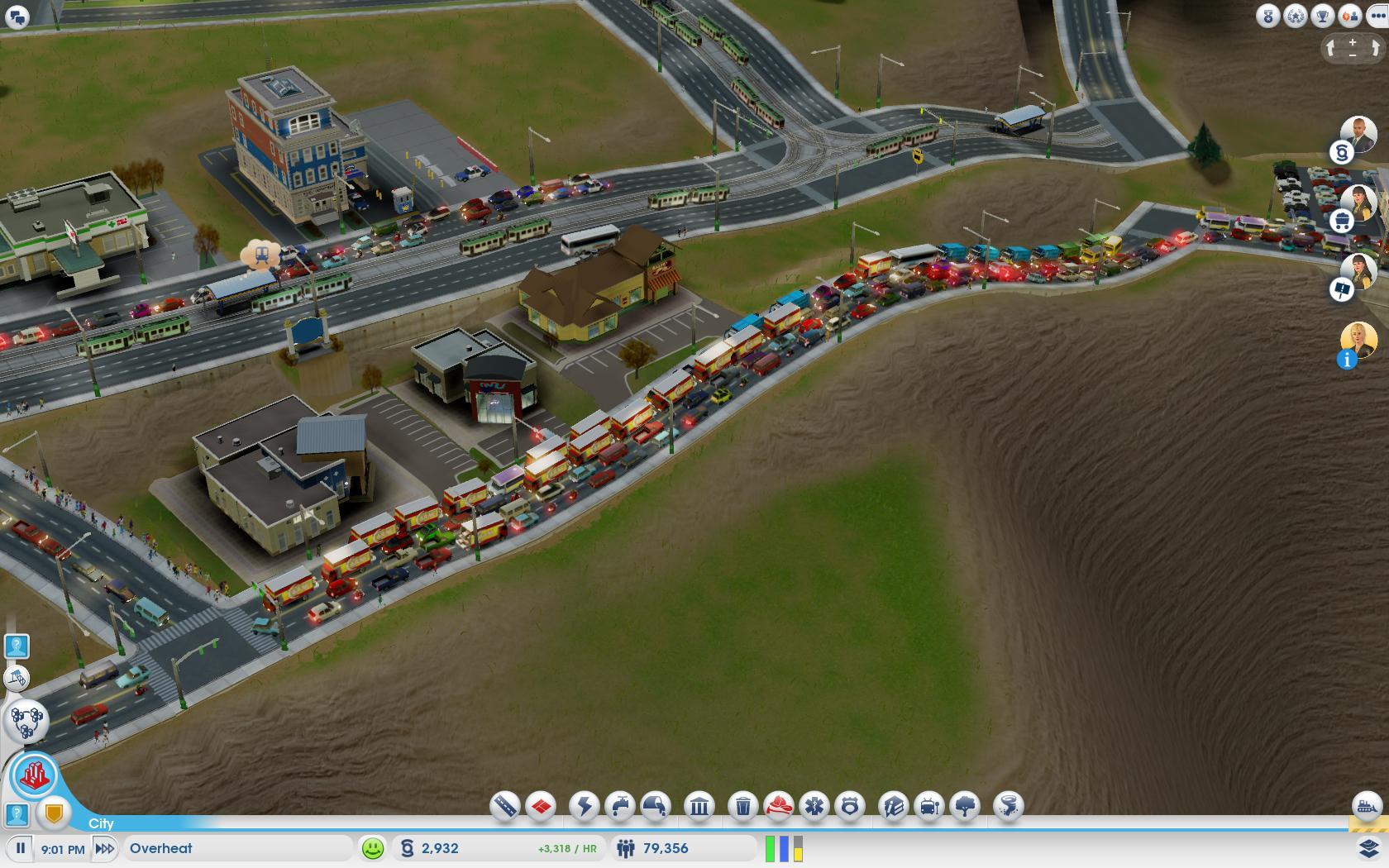Click the green smiley happiness indicator
The height and width of the screenshot is (868, 1389).
373,848
